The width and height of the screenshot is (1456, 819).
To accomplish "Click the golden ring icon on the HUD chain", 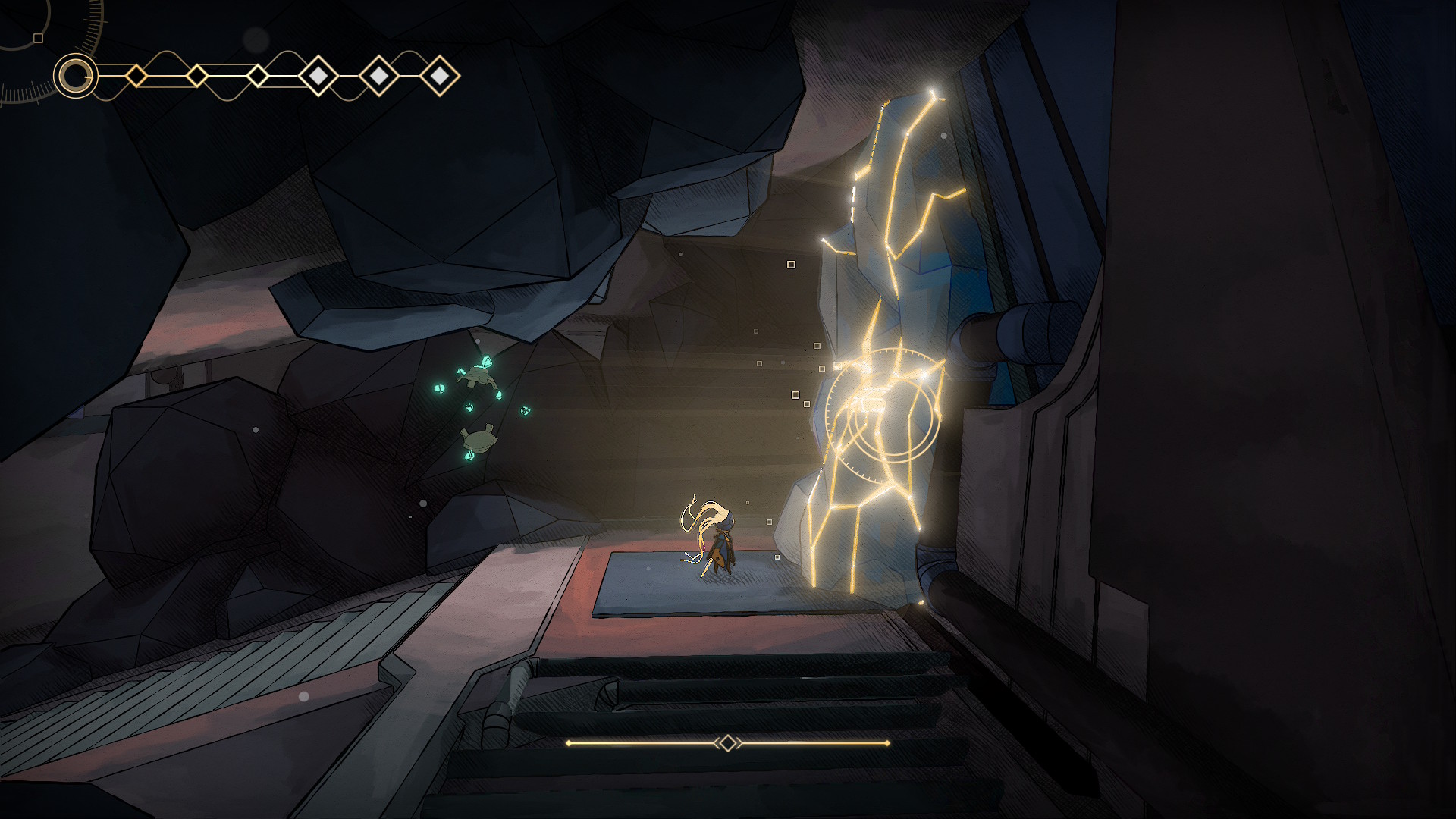I will coord(75,76).
